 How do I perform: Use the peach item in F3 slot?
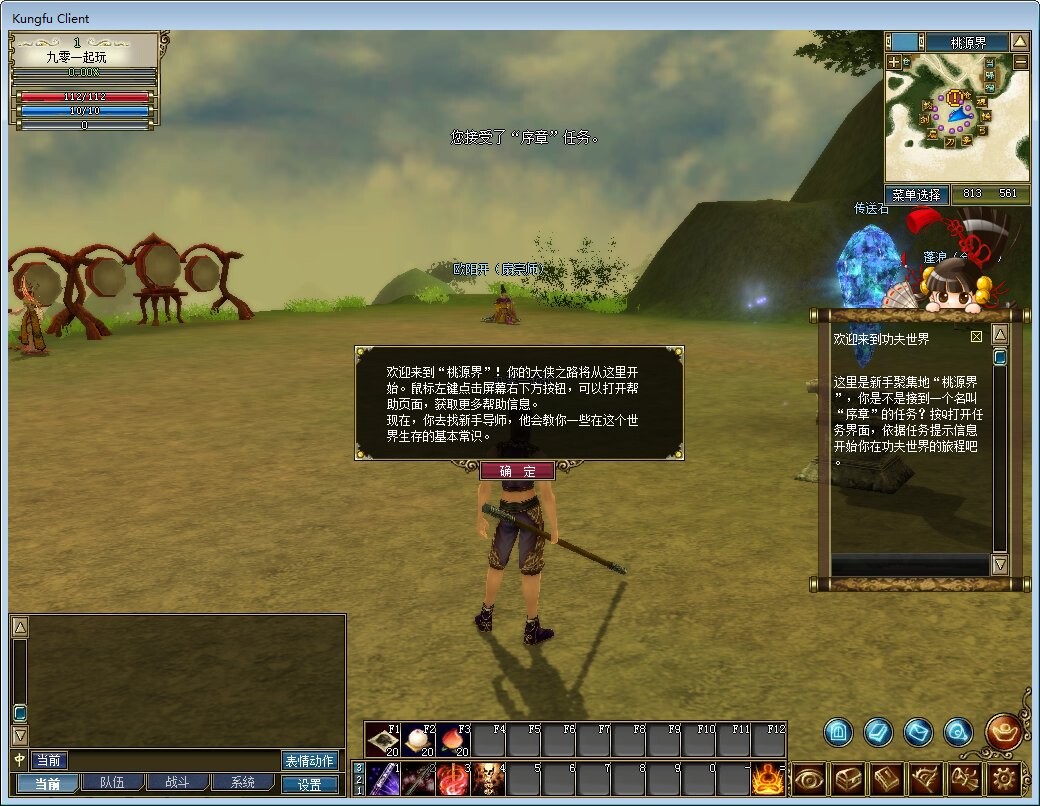click(x=454, y=741)
